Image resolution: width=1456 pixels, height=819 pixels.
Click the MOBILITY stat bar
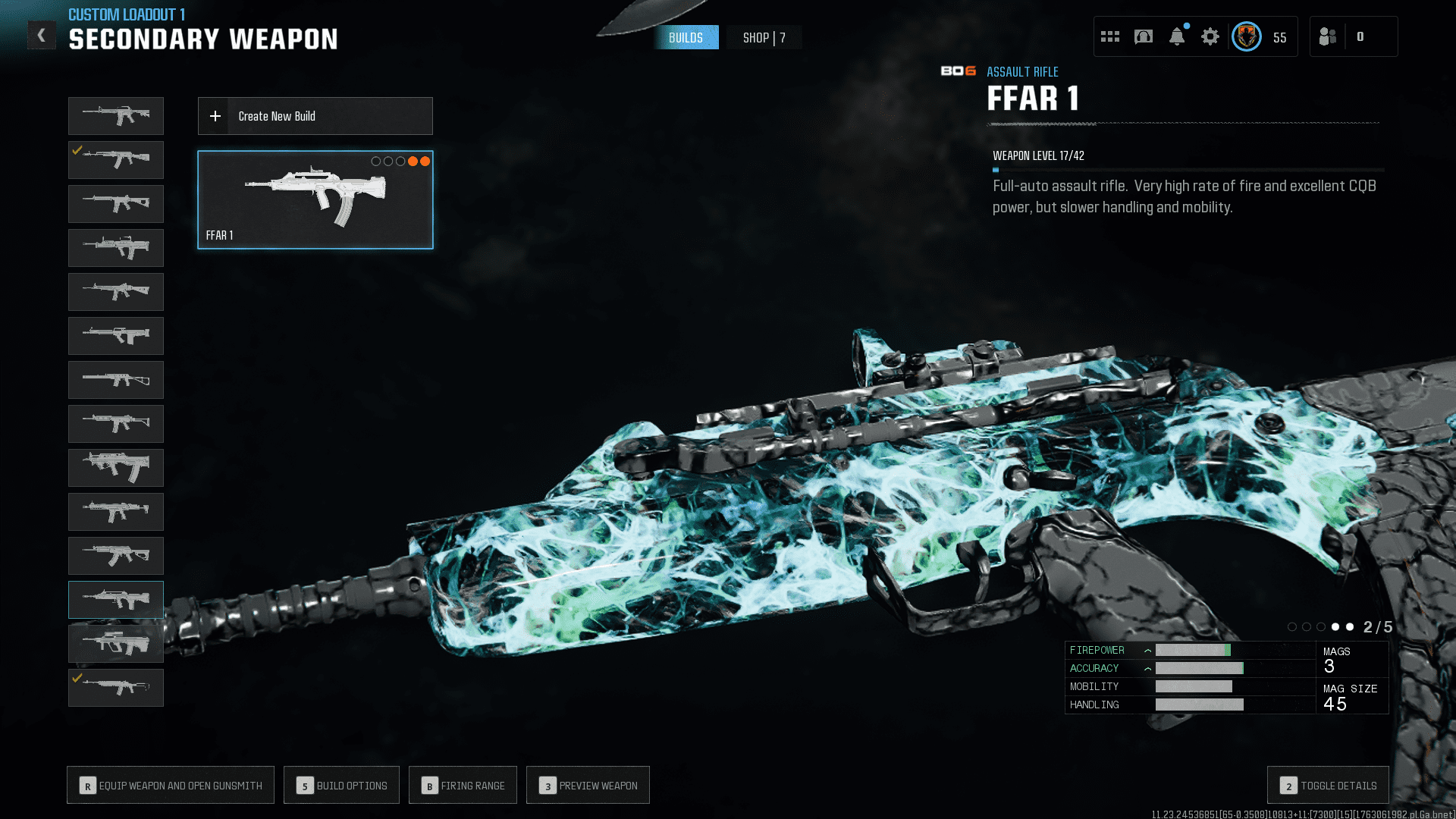click(x=1194, y=686)
